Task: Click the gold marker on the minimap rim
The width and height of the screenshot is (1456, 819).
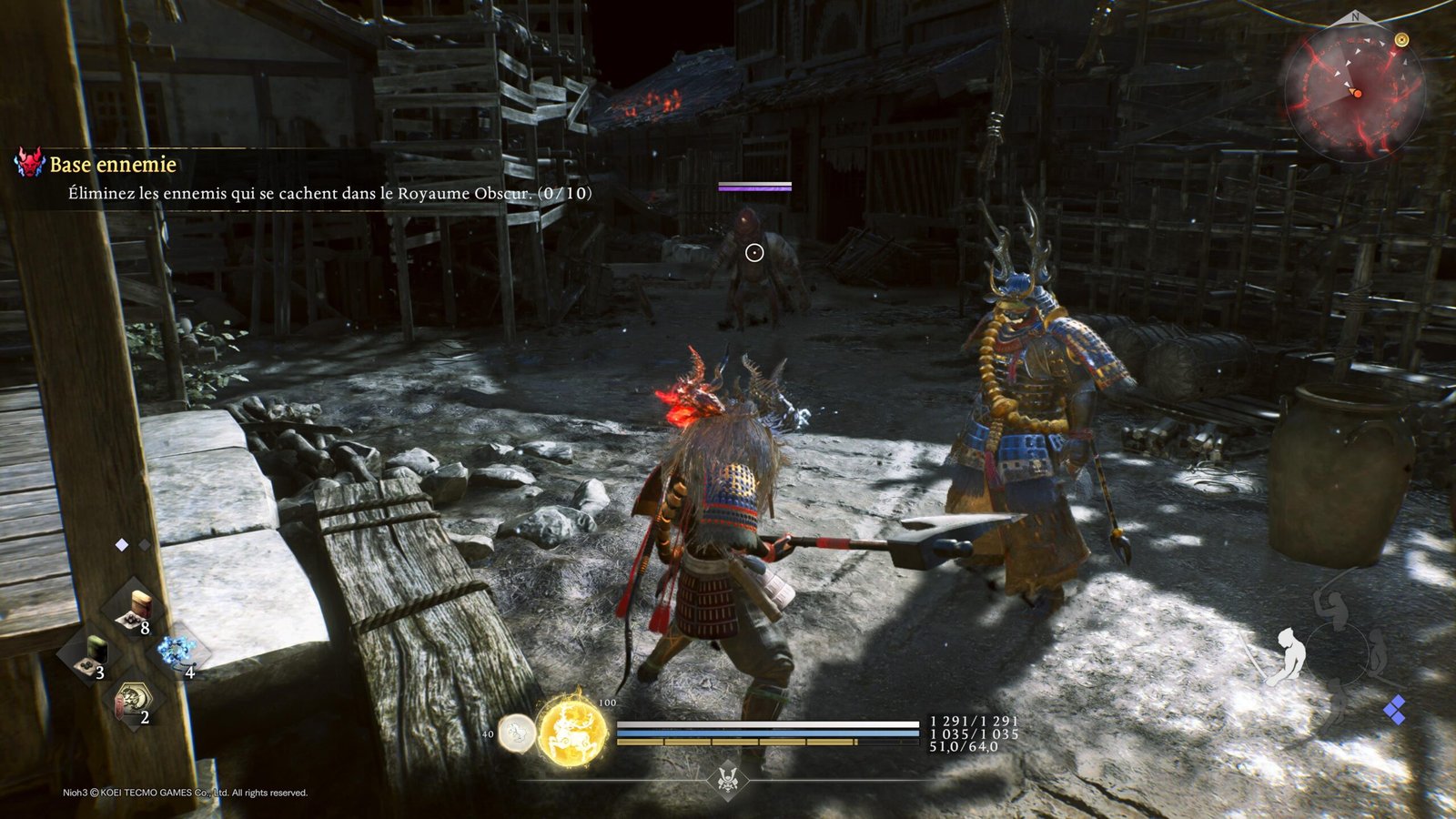Action: tap(1401, 40)
